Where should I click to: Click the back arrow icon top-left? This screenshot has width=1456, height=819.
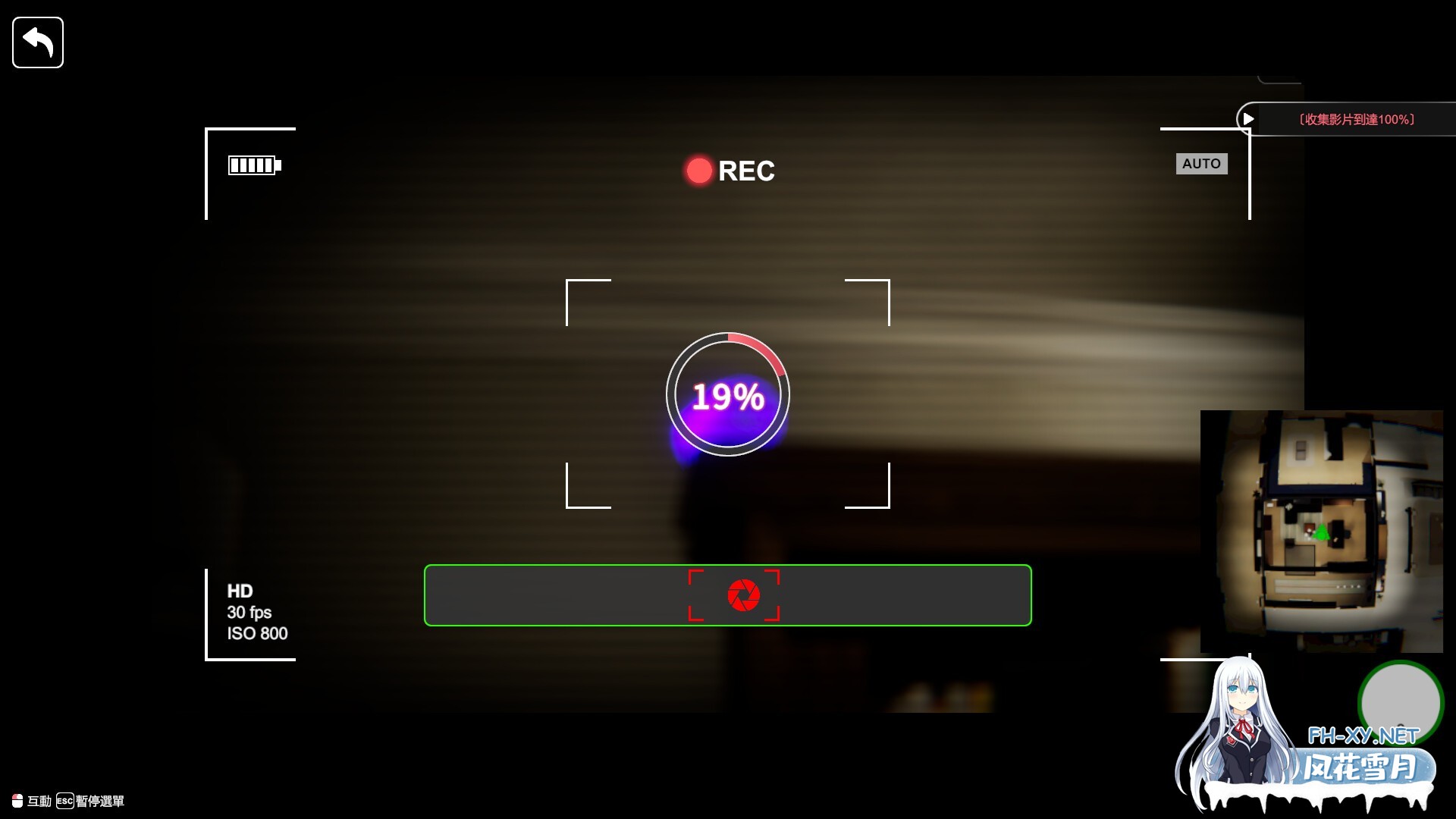(37, 42)
